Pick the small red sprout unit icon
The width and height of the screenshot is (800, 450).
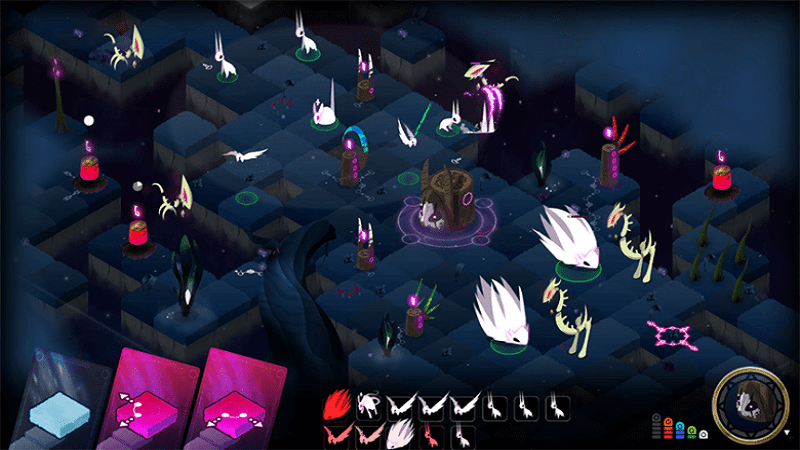tap(430, 435)
